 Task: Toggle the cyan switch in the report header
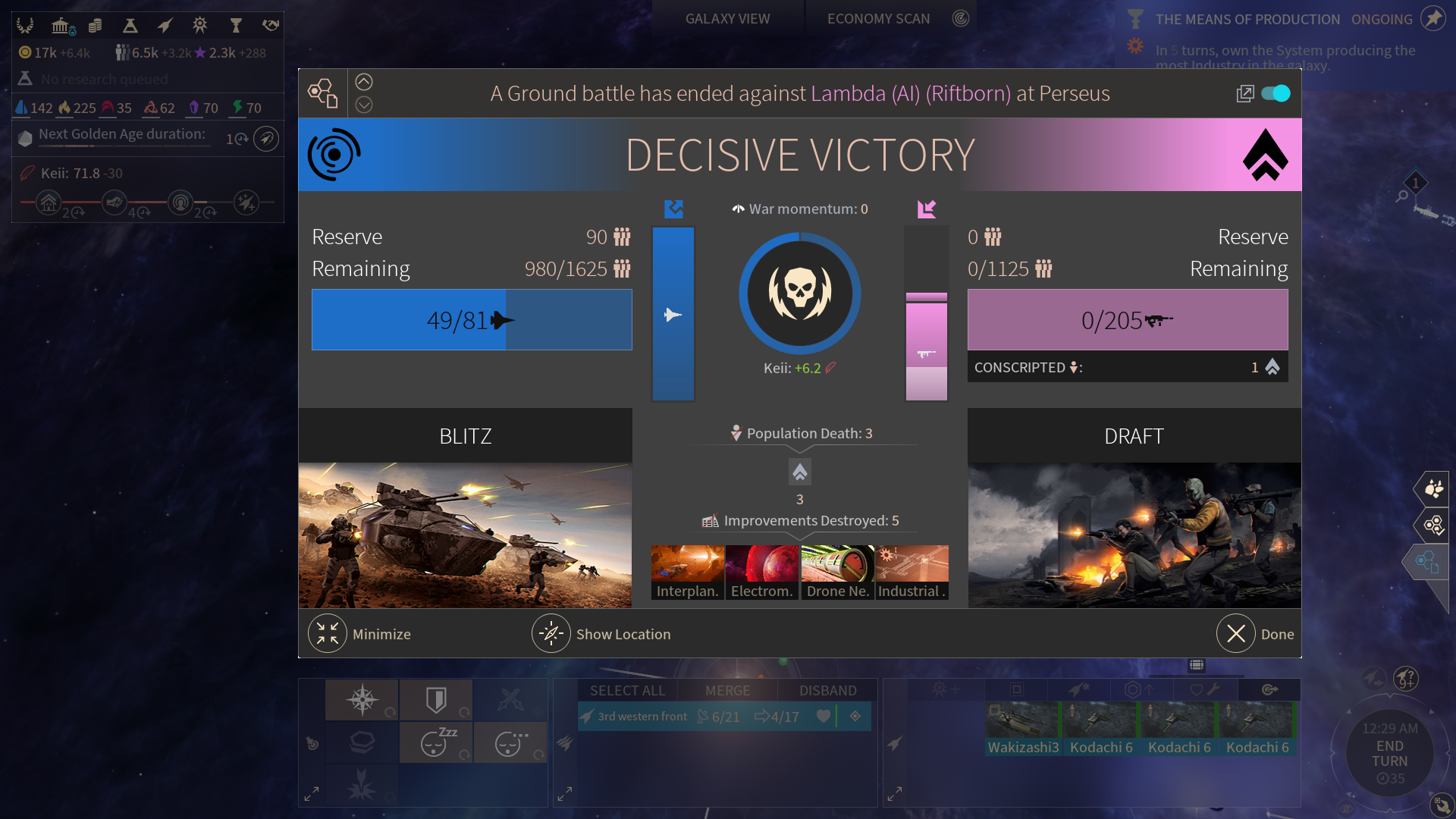pos(1276,93)
